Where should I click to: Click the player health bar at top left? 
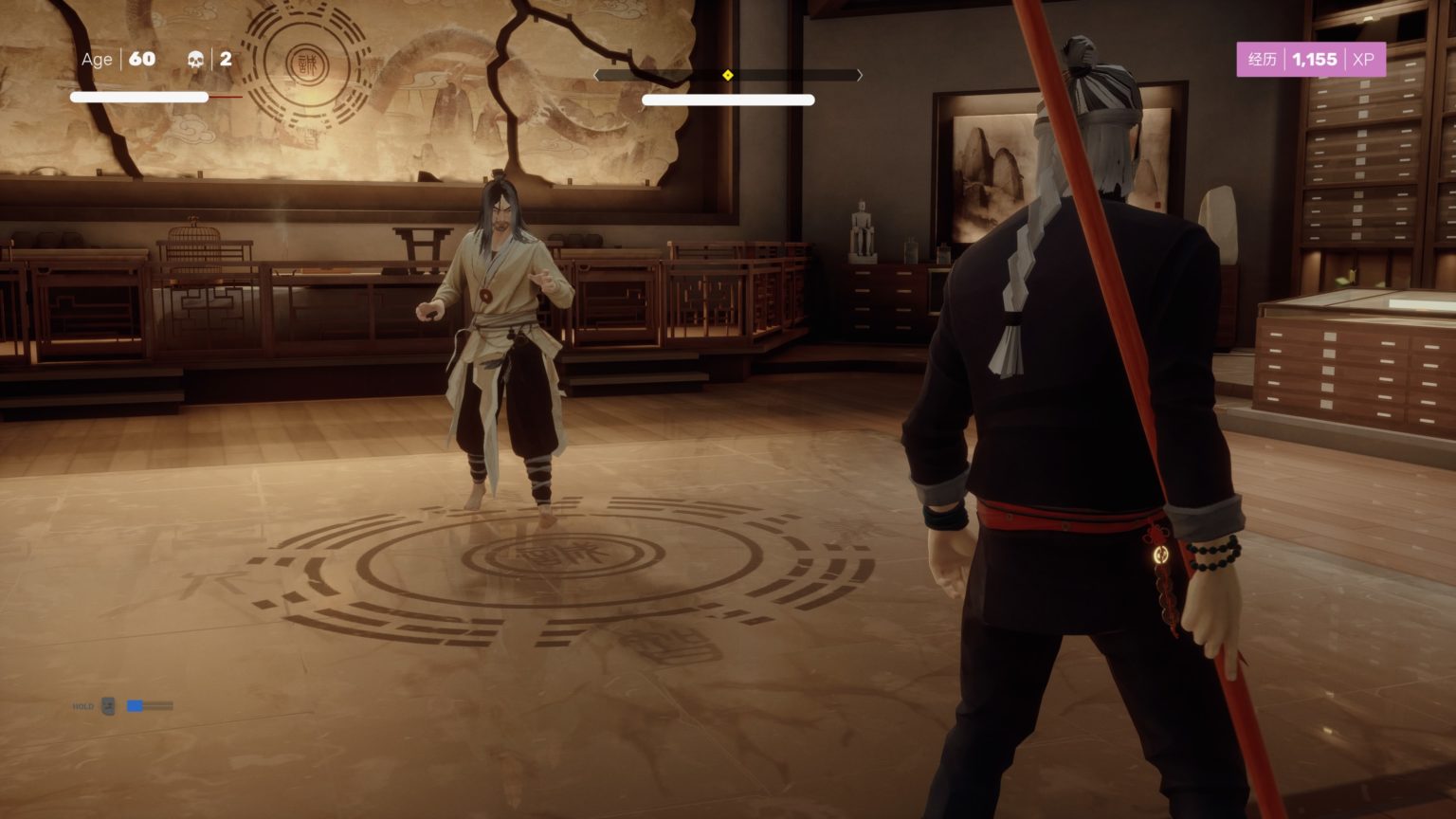tap(137, 97)
